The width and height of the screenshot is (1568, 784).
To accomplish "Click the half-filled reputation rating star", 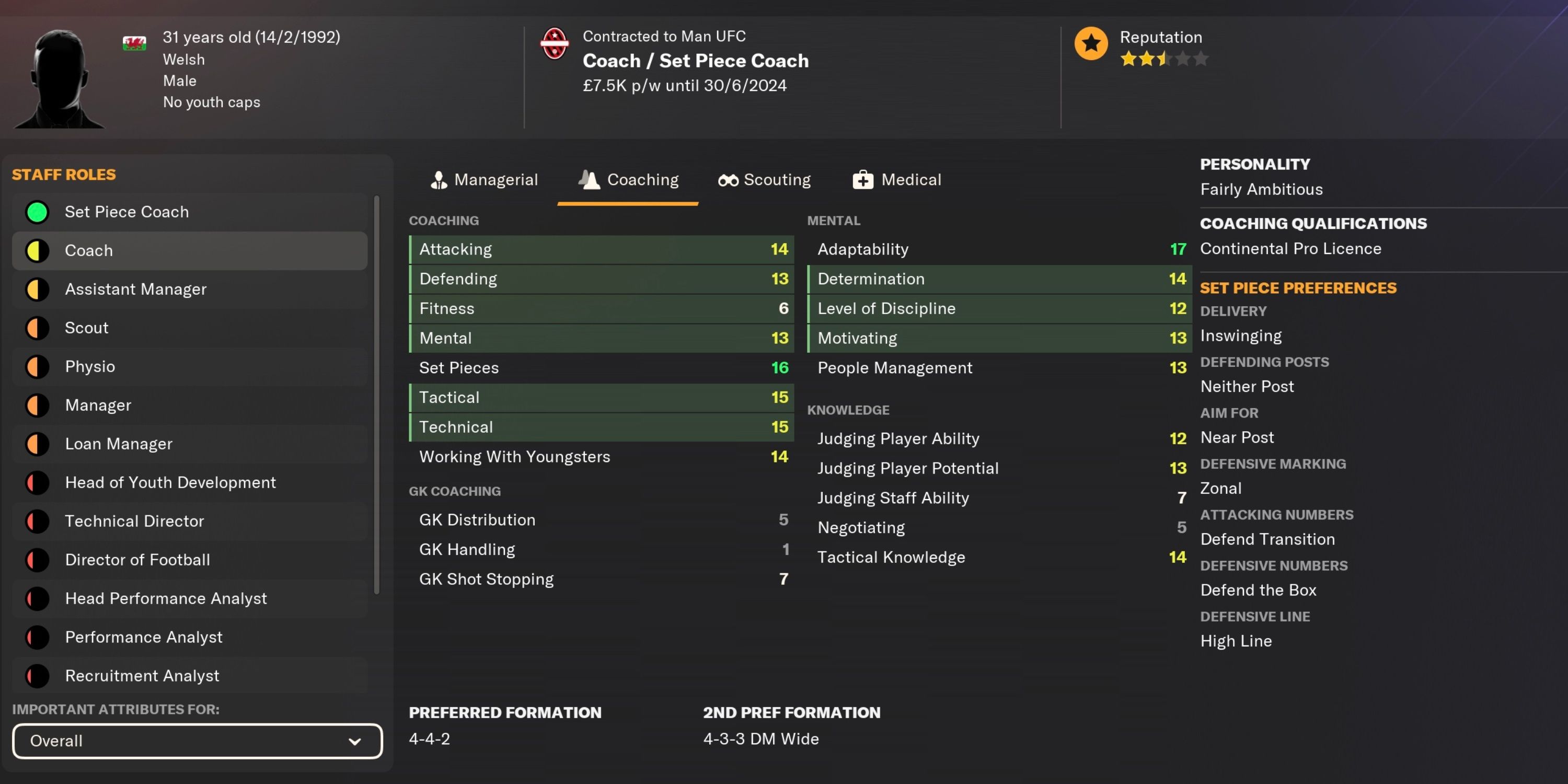I will (1161, 59).
